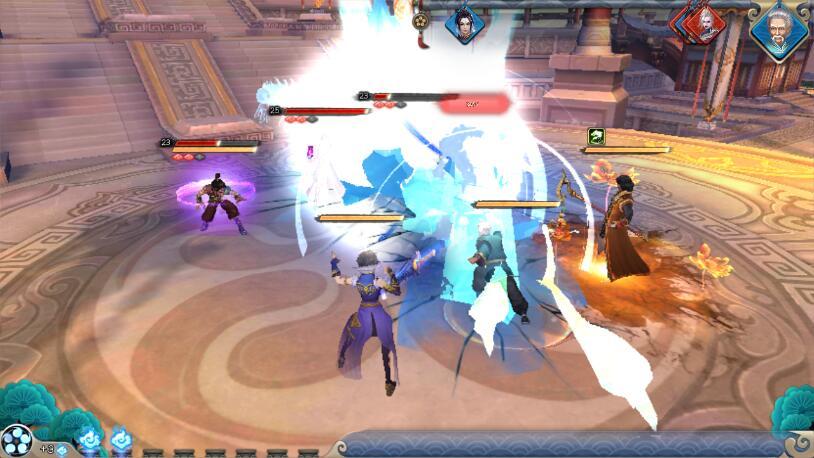This screenshot has width=814, height=458.
Task: Select the white-haired hero portrait on red
Action: 705,22
